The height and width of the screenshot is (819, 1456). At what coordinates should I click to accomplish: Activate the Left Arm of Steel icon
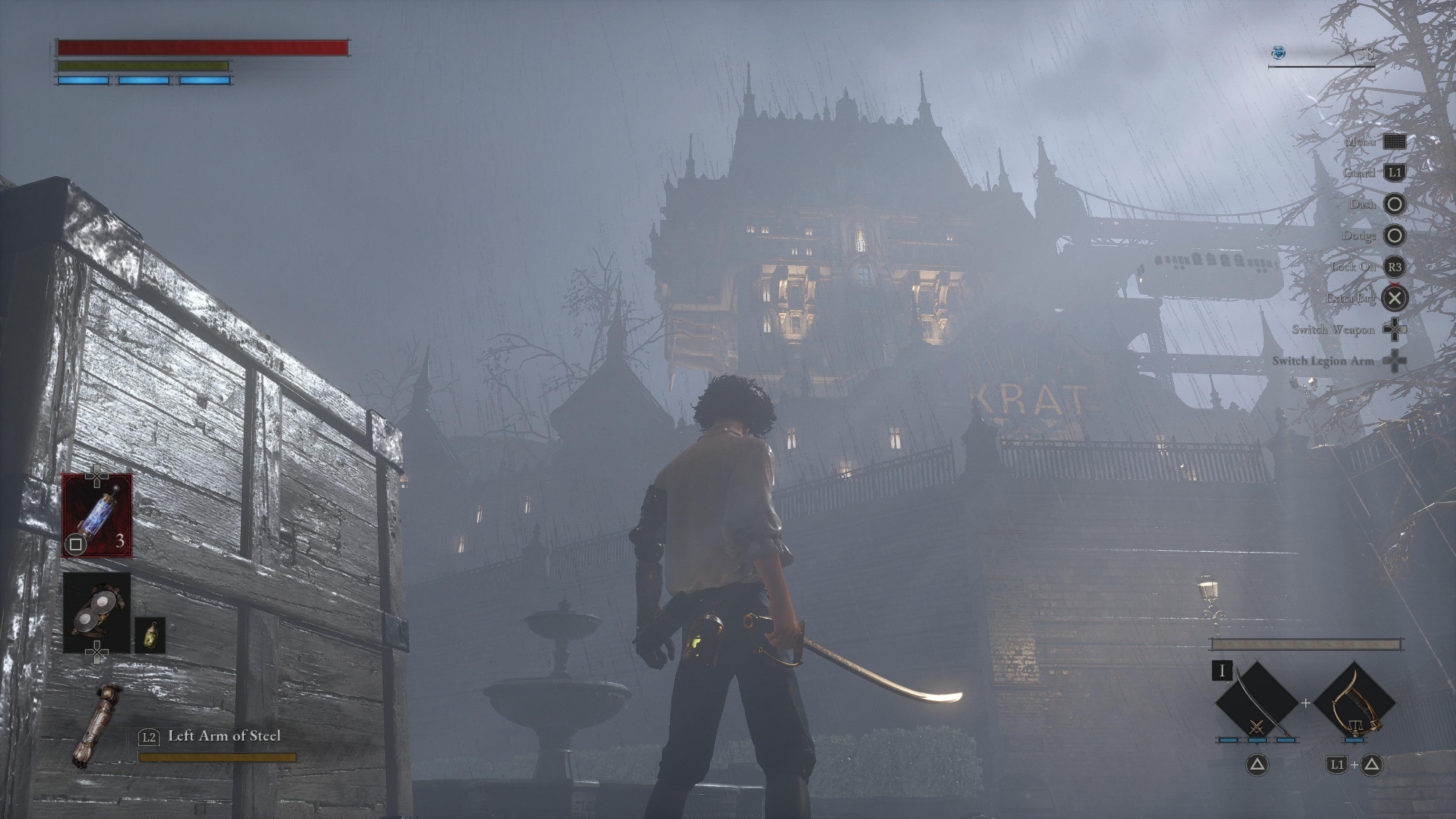98,725
